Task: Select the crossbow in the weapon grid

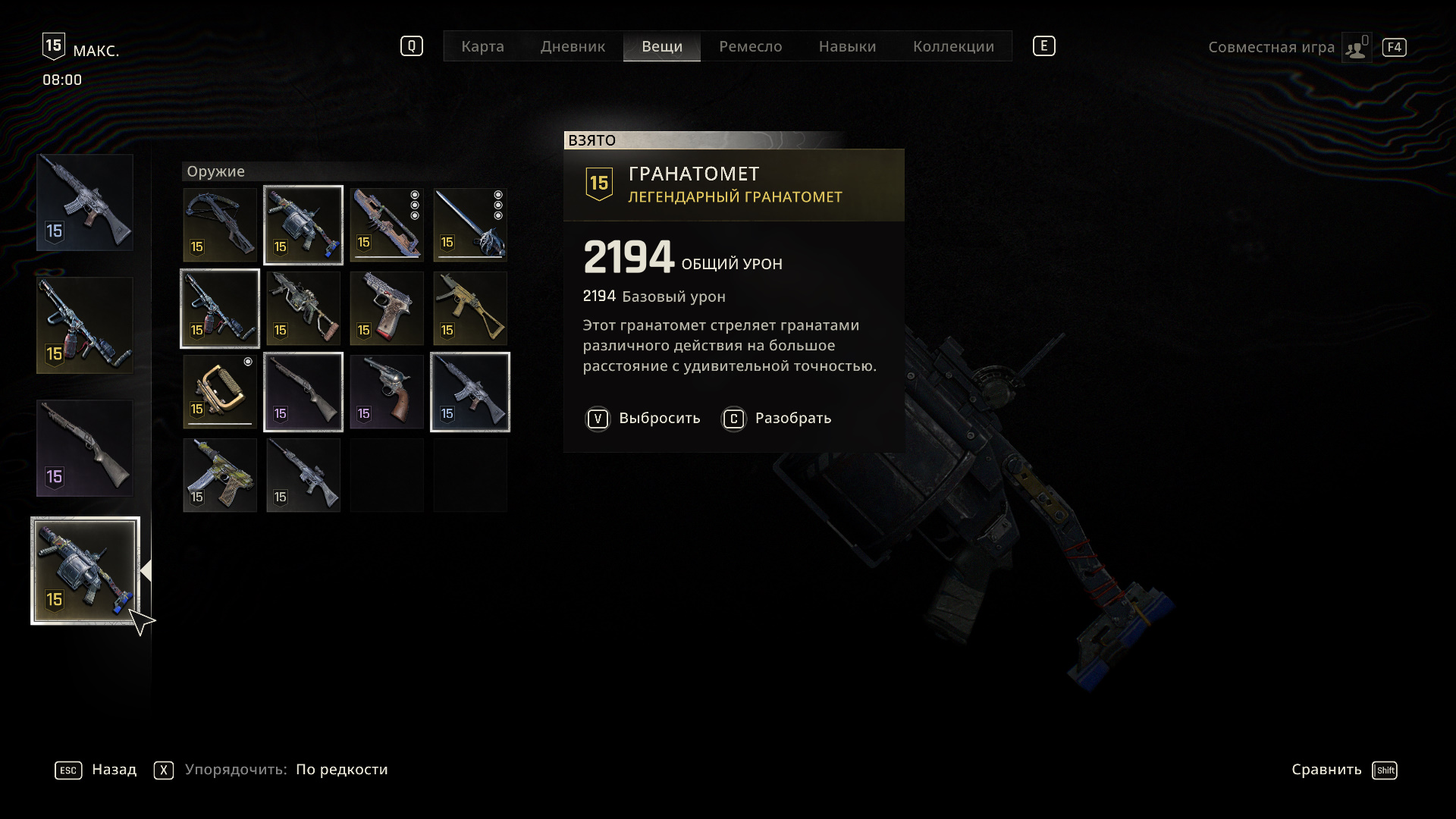Action: (220, 225)
